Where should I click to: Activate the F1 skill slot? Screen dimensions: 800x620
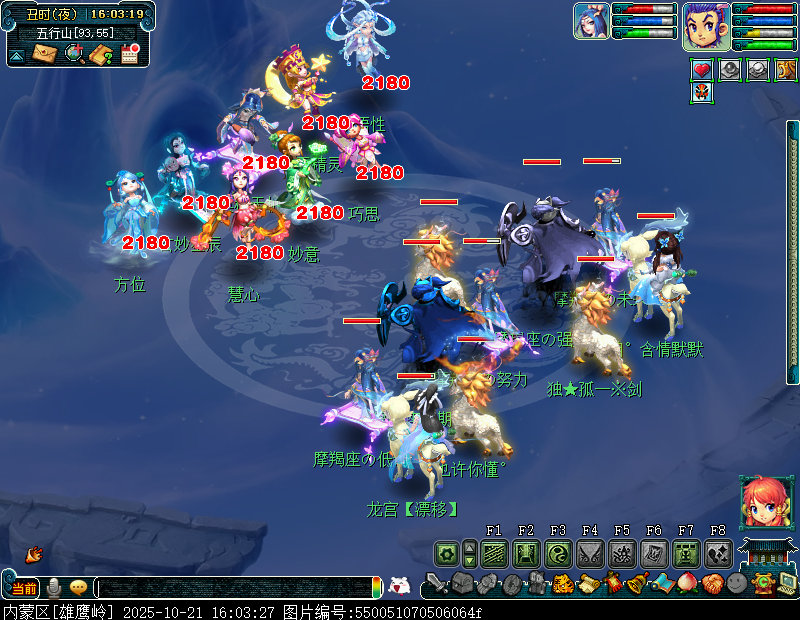[494, 553]
